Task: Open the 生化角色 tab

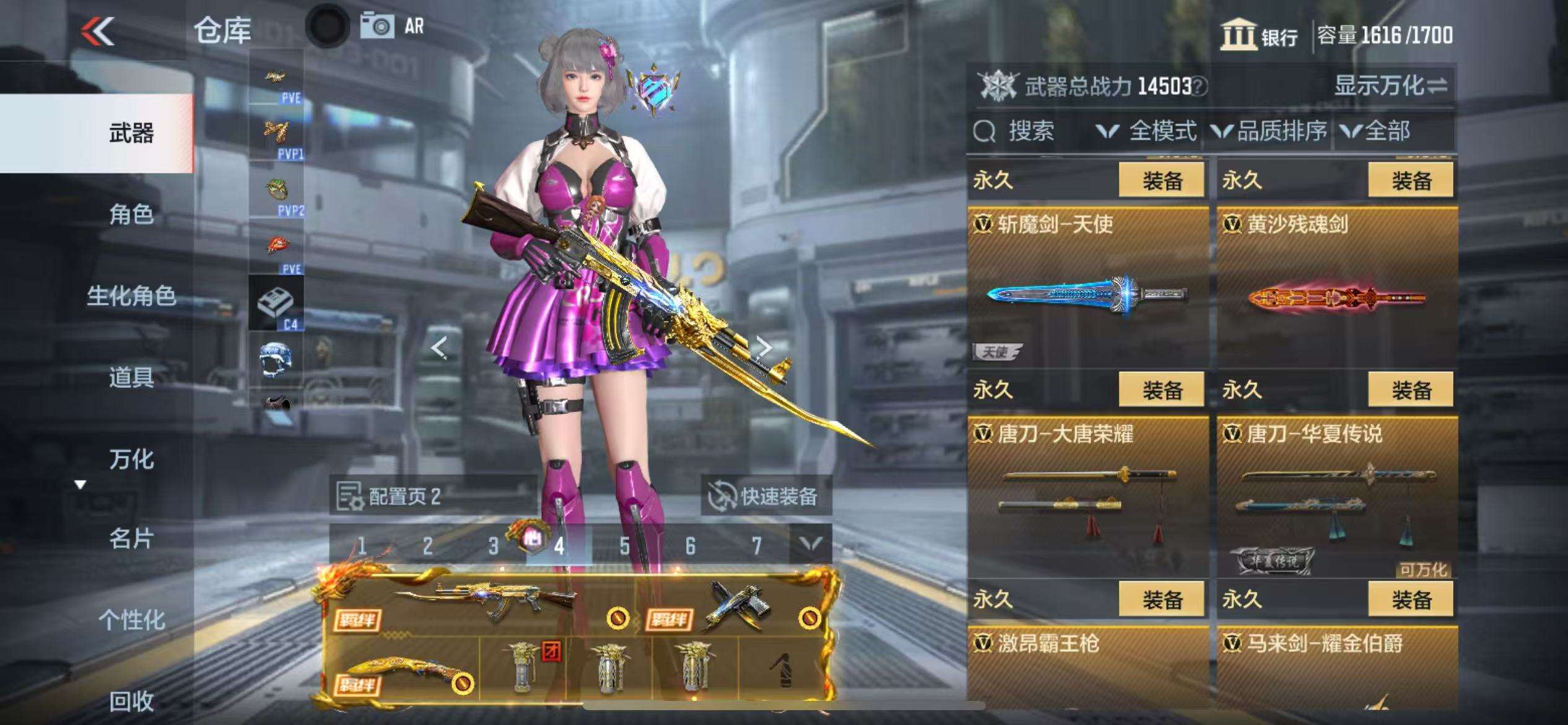Action: [x=131, y=296]
